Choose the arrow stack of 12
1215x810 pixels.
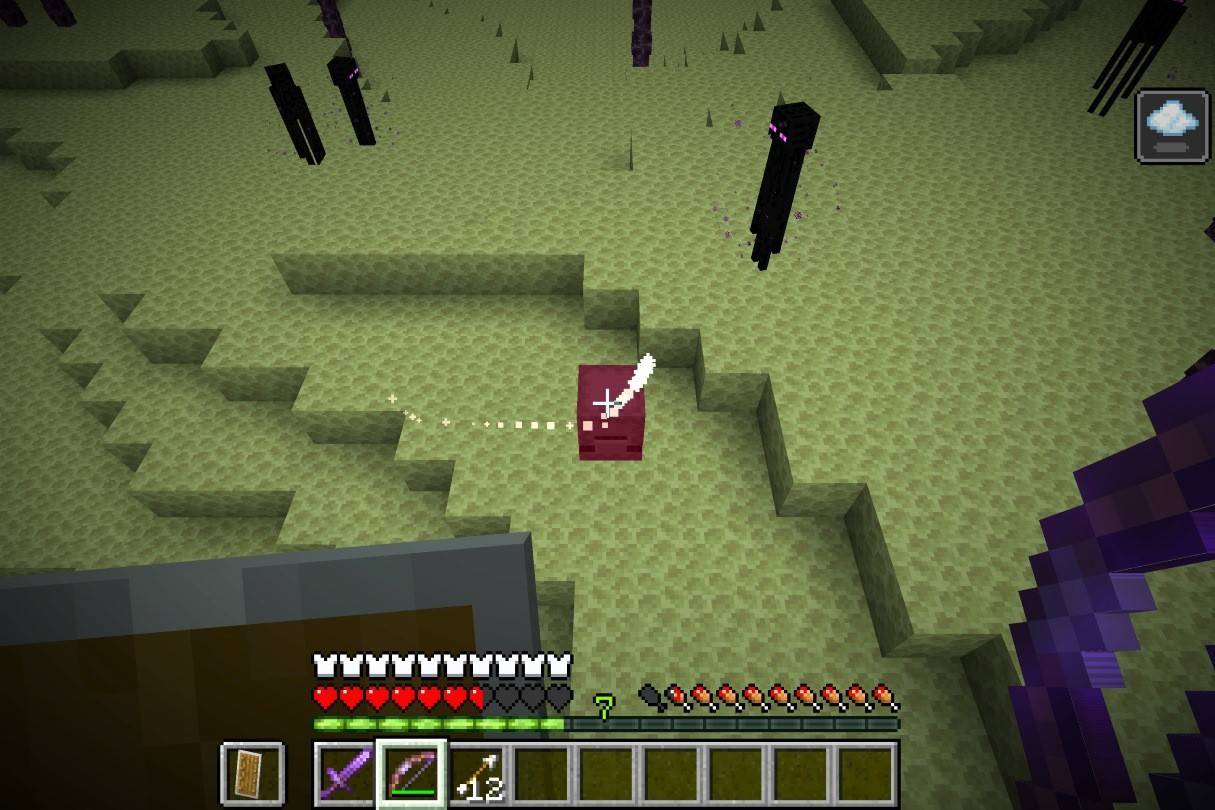tap(477, 773)
